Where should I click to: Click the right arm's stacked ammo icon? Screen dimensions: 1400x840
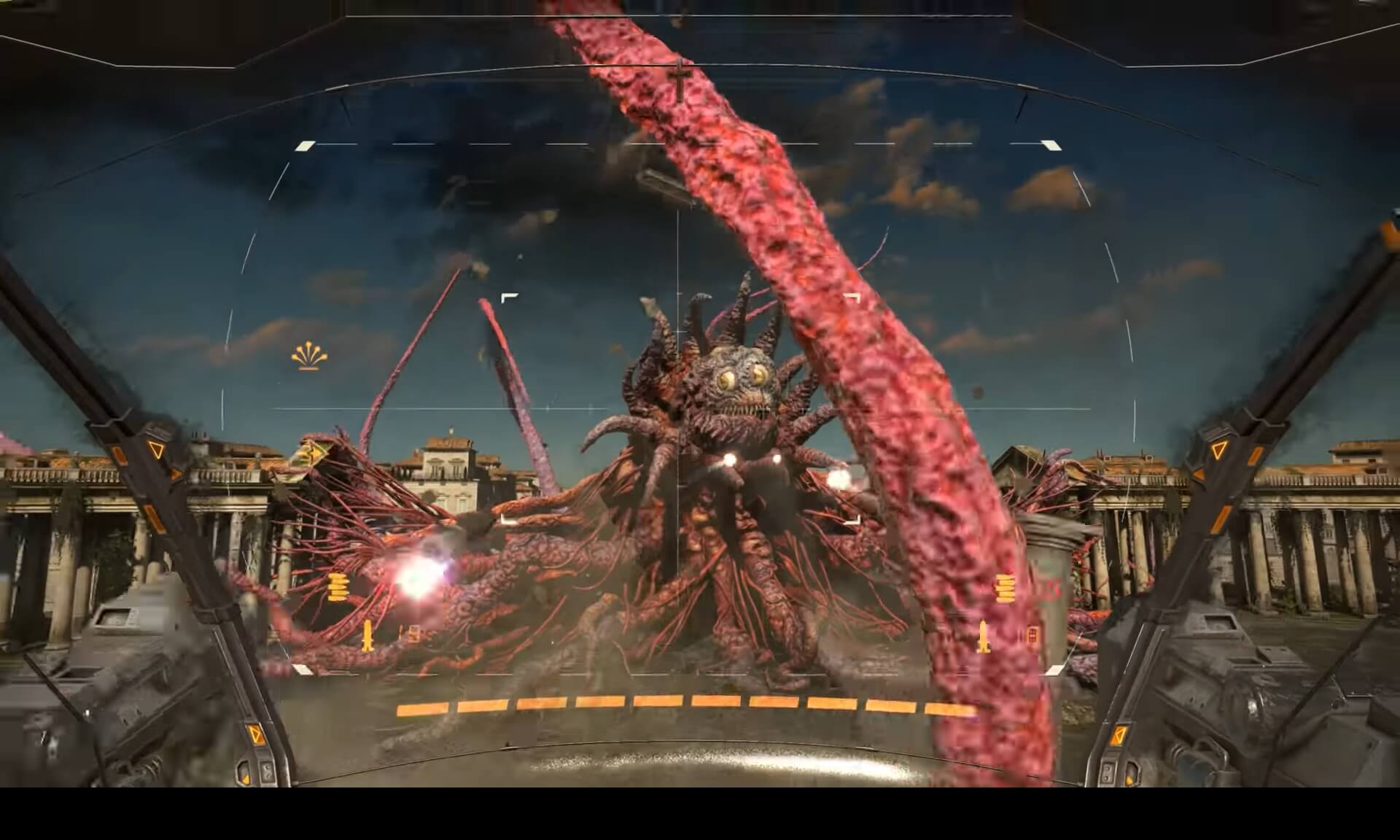tap(1005, 588)
